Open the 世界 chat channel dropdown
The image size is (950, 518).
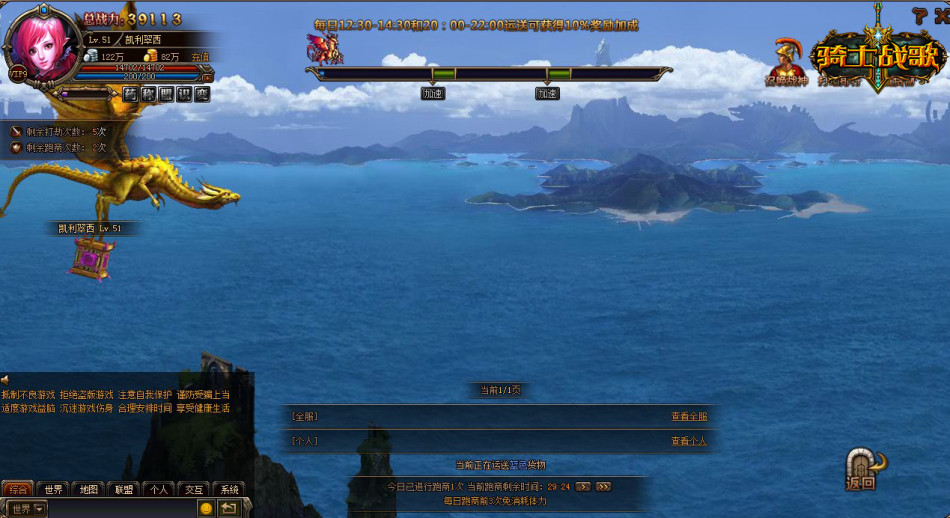pos(27,508)
